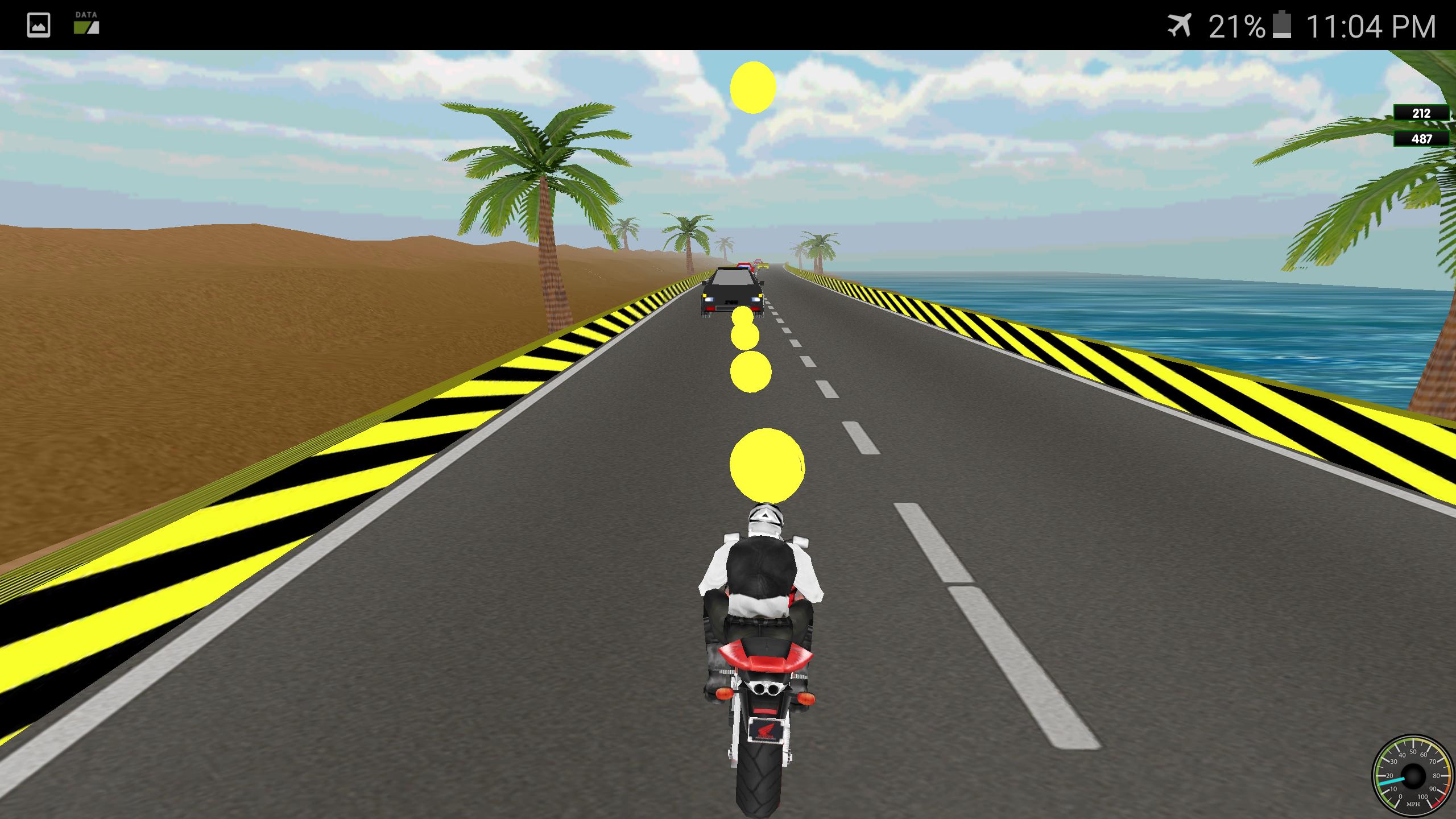Viewport: 1456px width, 819px height.
Task: Tap the DATA usage indicator in status bar
Action: 85,25
